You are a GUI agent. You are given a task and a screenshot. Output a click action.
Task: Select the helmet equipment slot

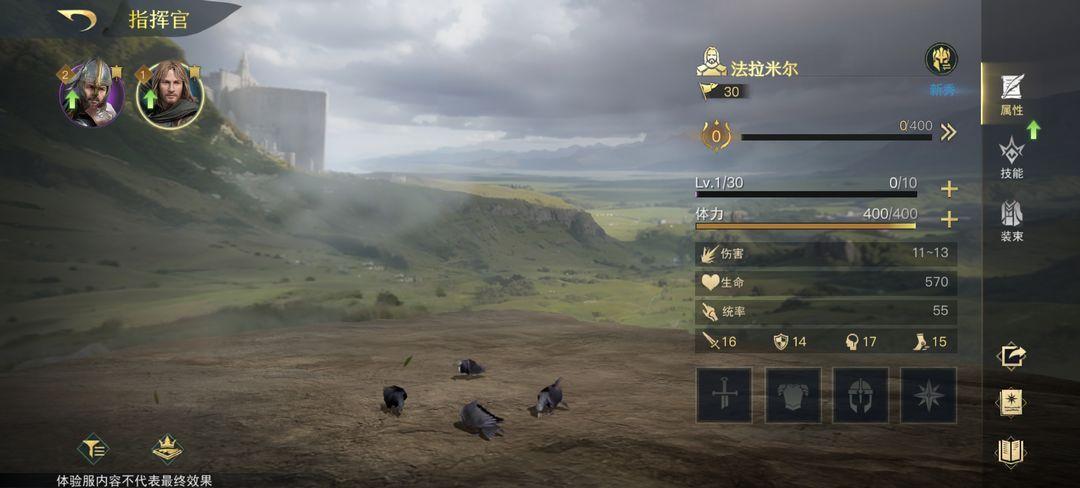860,395
